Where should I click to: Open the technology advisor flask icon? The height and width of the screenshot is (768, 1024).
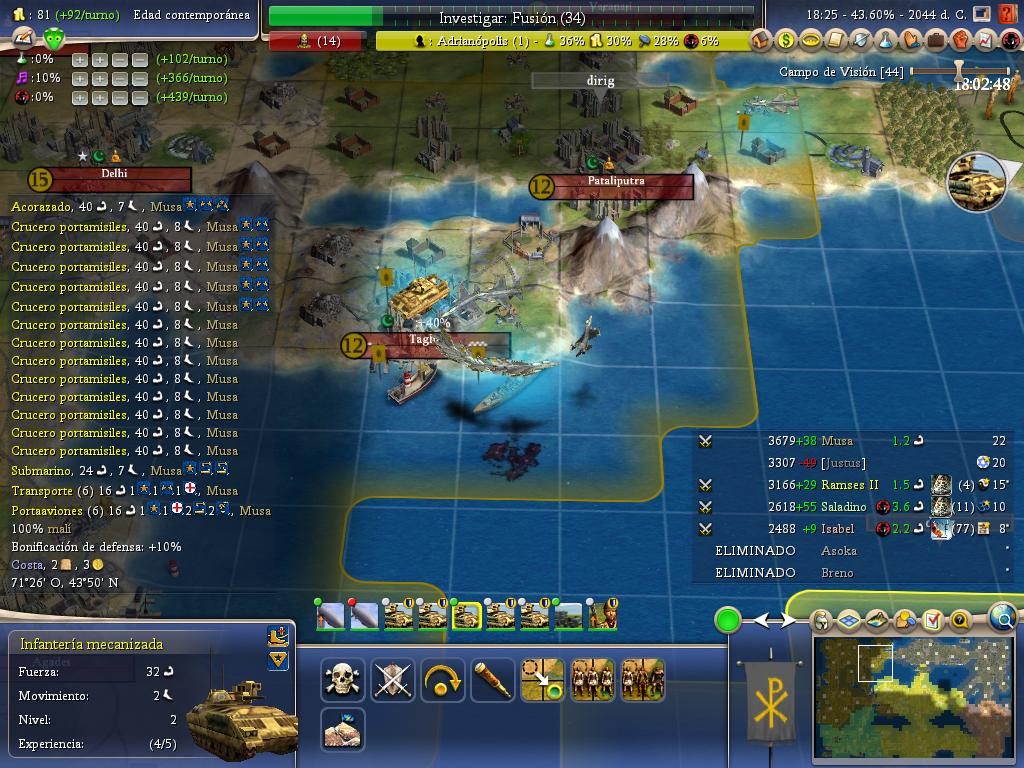point(886,41)
